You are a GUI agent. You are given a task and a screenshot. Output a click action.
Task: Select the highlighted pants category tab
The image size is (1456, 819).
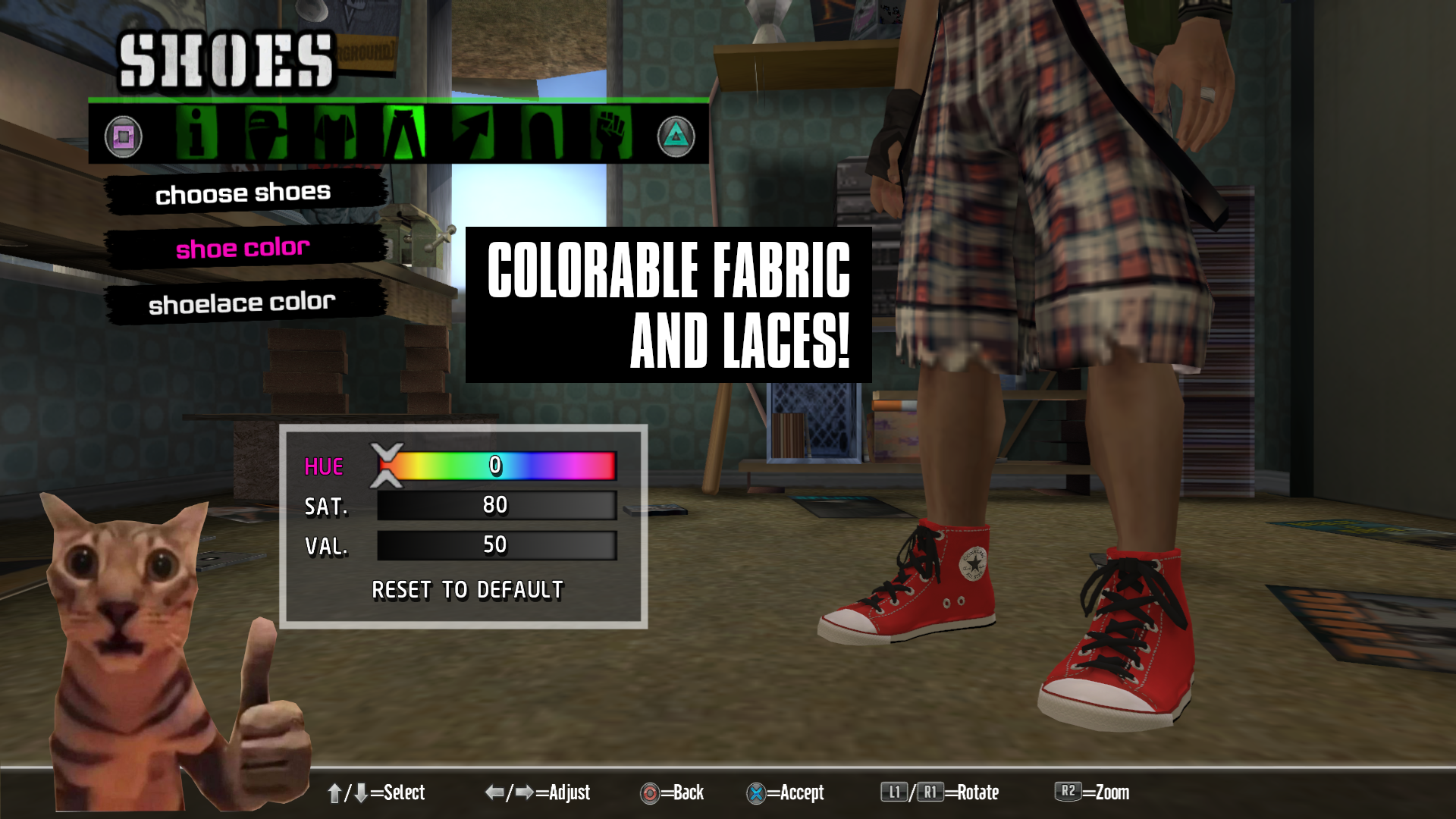pos(403,134)
